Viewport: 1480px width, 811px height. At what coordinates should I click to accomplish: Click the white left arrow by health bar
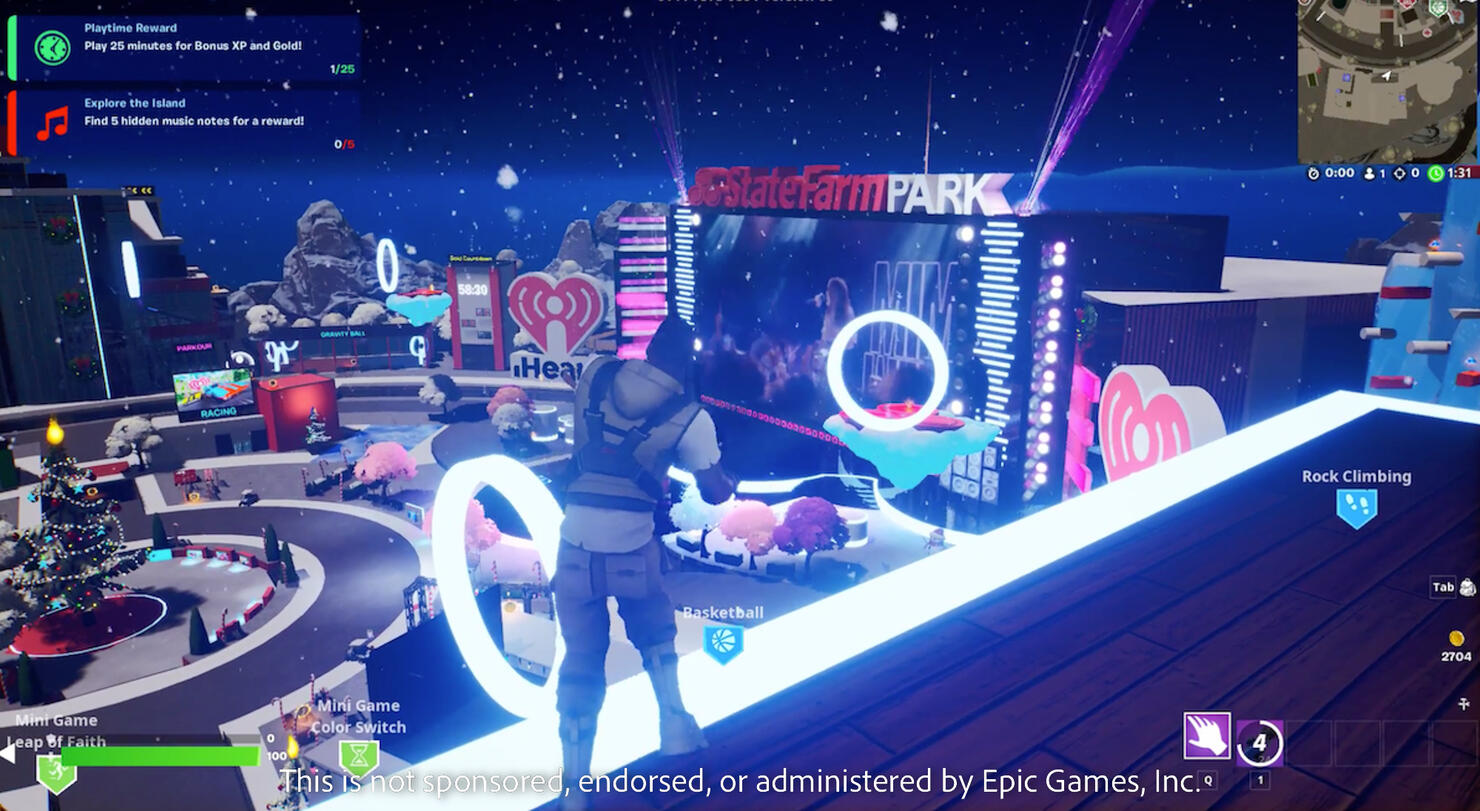click(6, 753)
